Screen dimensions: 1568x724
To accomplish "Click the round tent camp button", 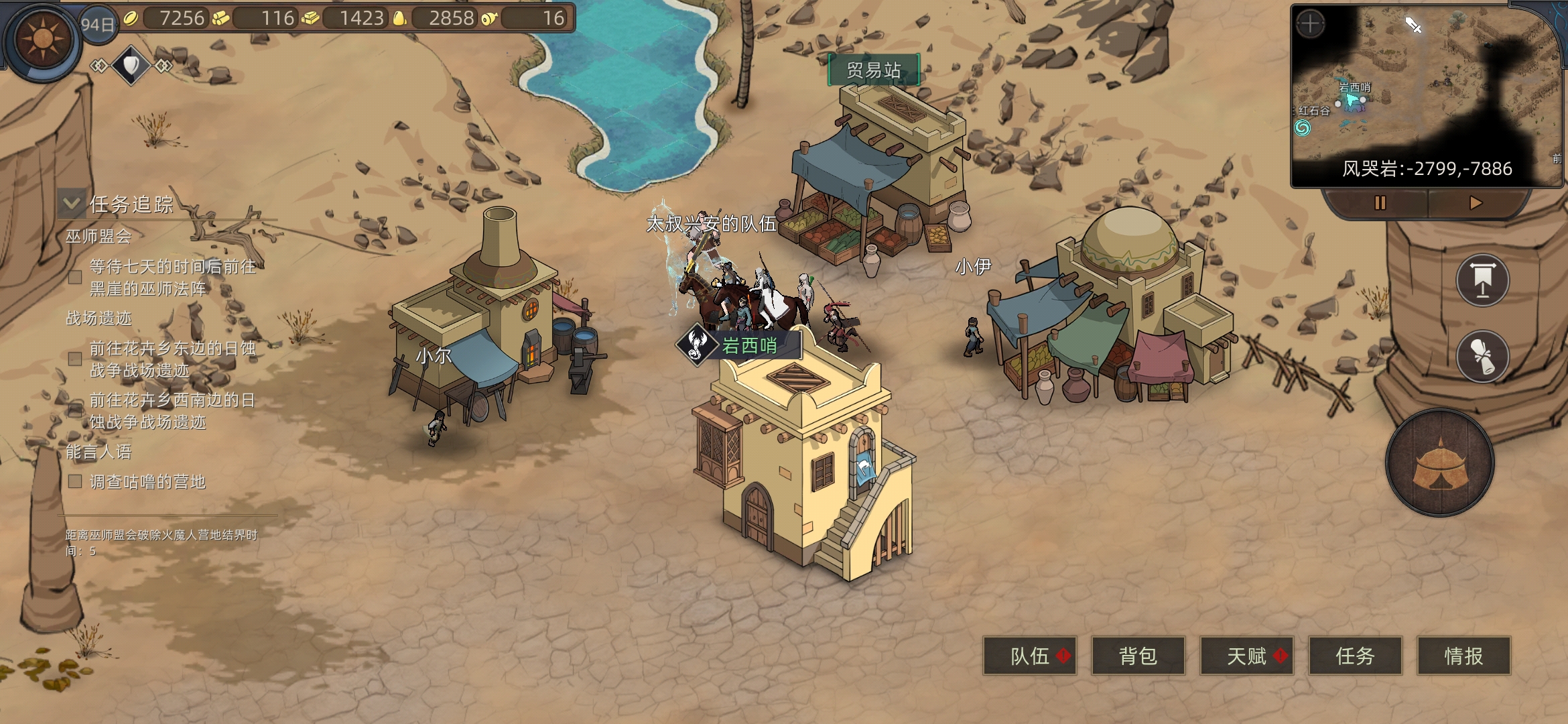I will click(1440, 463).
